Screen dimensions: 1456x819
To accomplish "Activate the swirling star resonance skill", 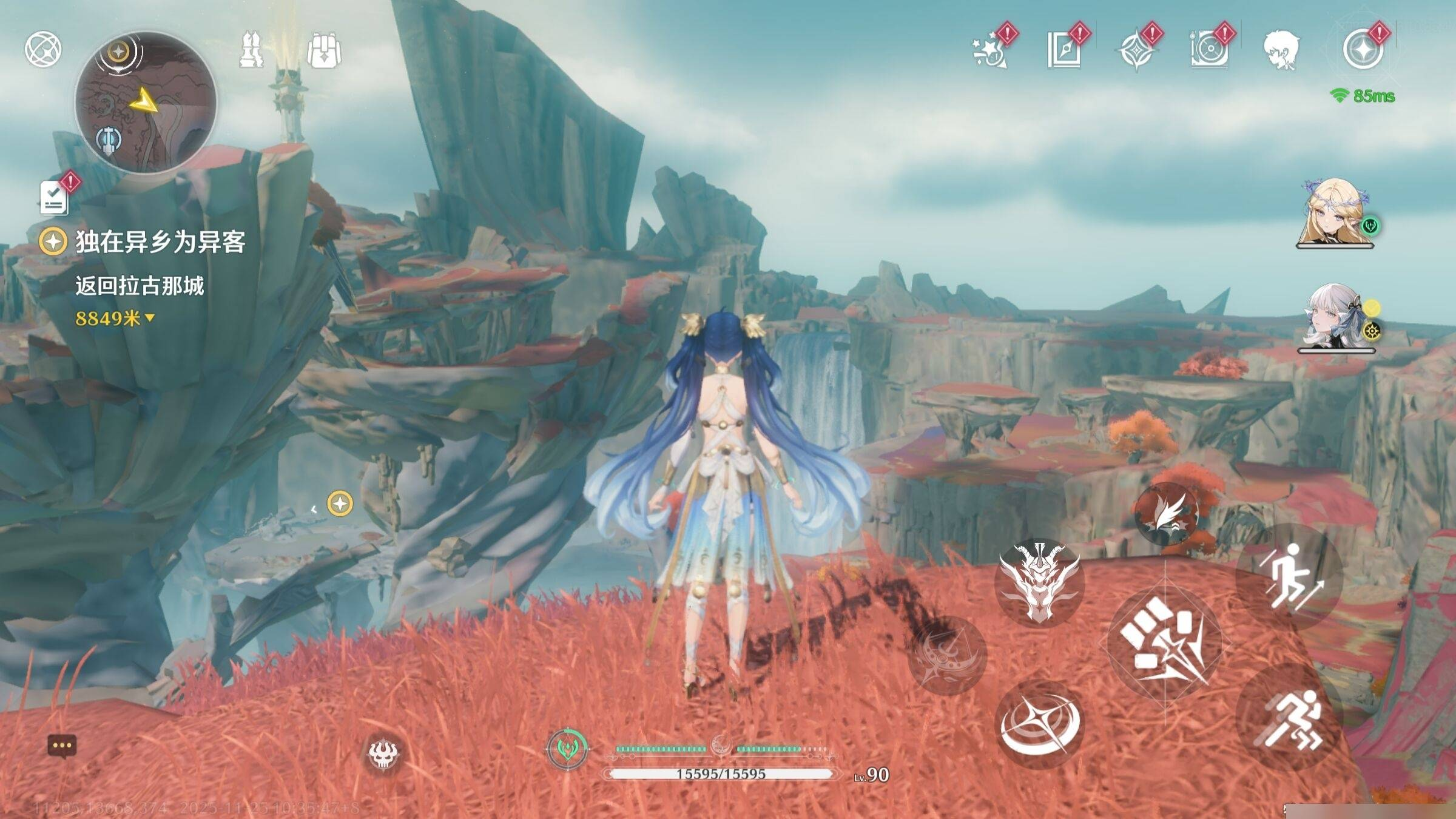I will pos(1040,724).
